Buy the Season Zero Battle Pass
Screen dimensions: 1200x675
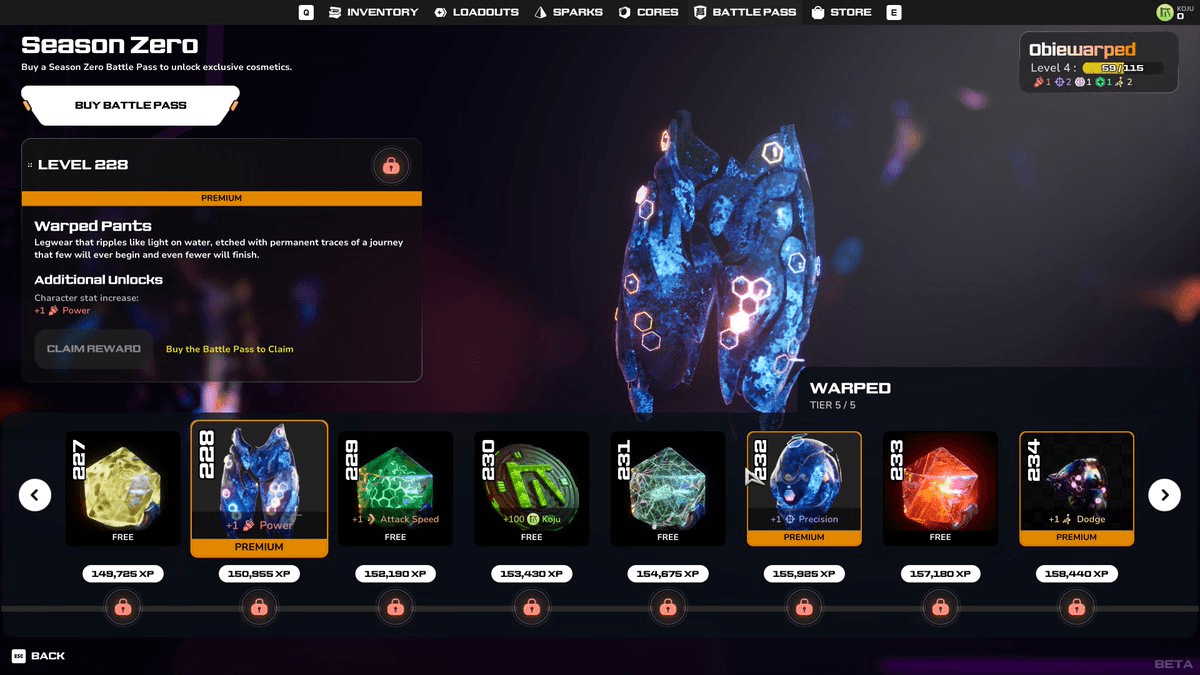[x=130, y=105]
